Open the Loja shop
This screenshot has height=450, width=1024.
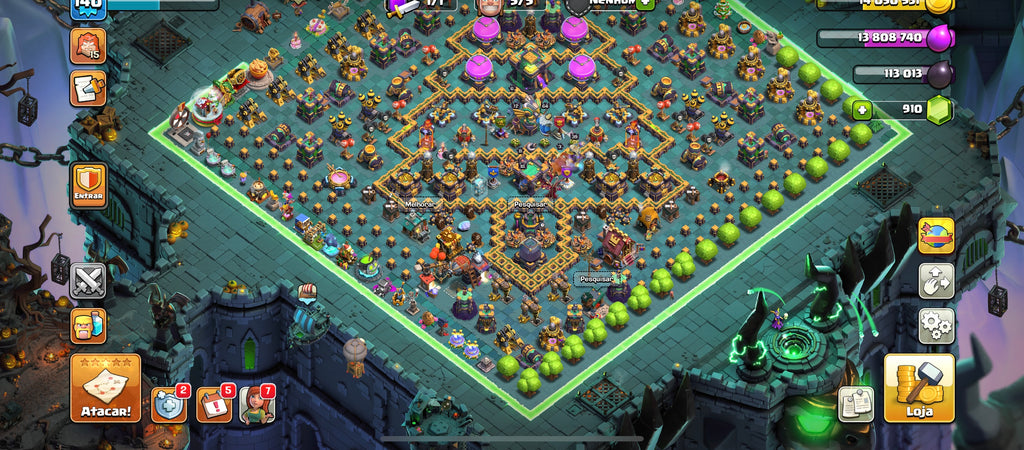click(919, 387)
